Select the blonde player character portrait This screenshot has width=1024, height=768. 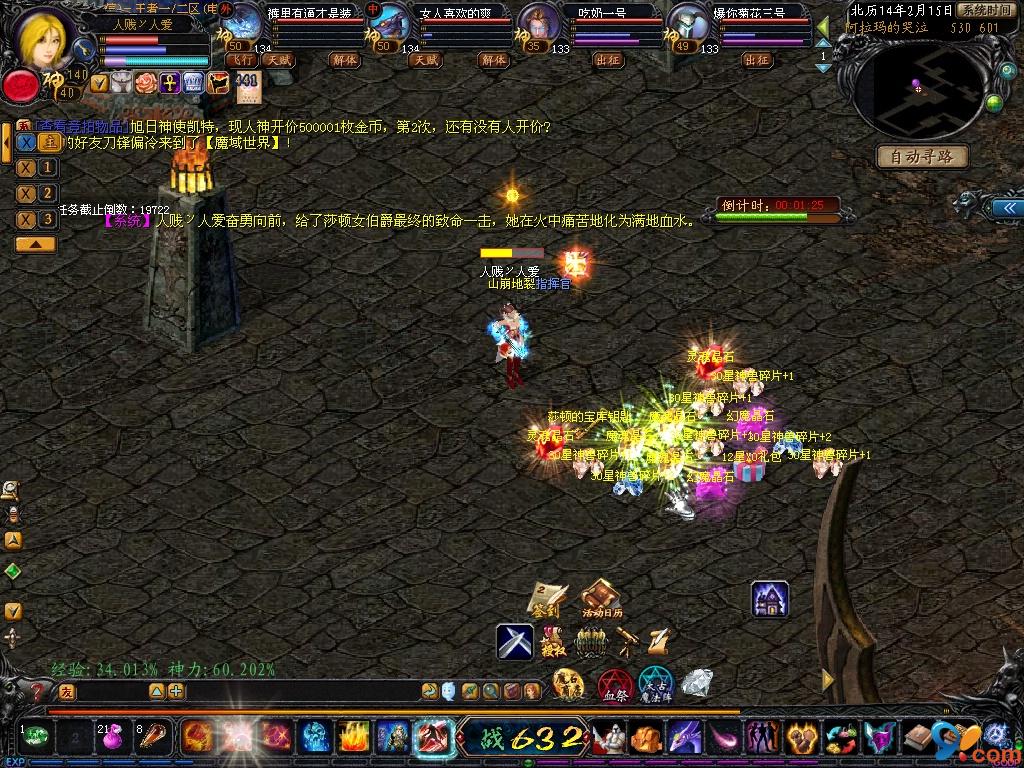tap(46, 38)
